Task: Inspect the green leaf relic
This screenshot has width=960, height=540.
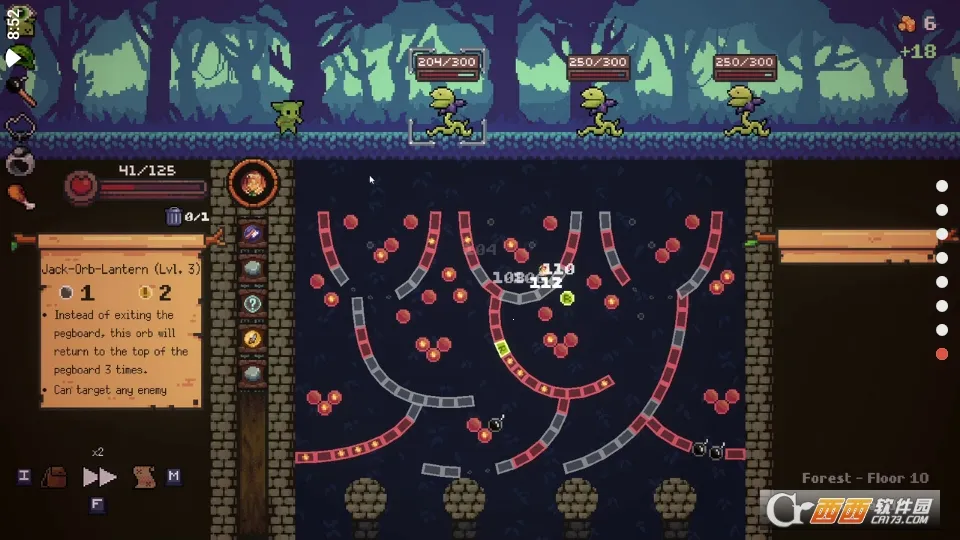Action: tap(22, 57)
